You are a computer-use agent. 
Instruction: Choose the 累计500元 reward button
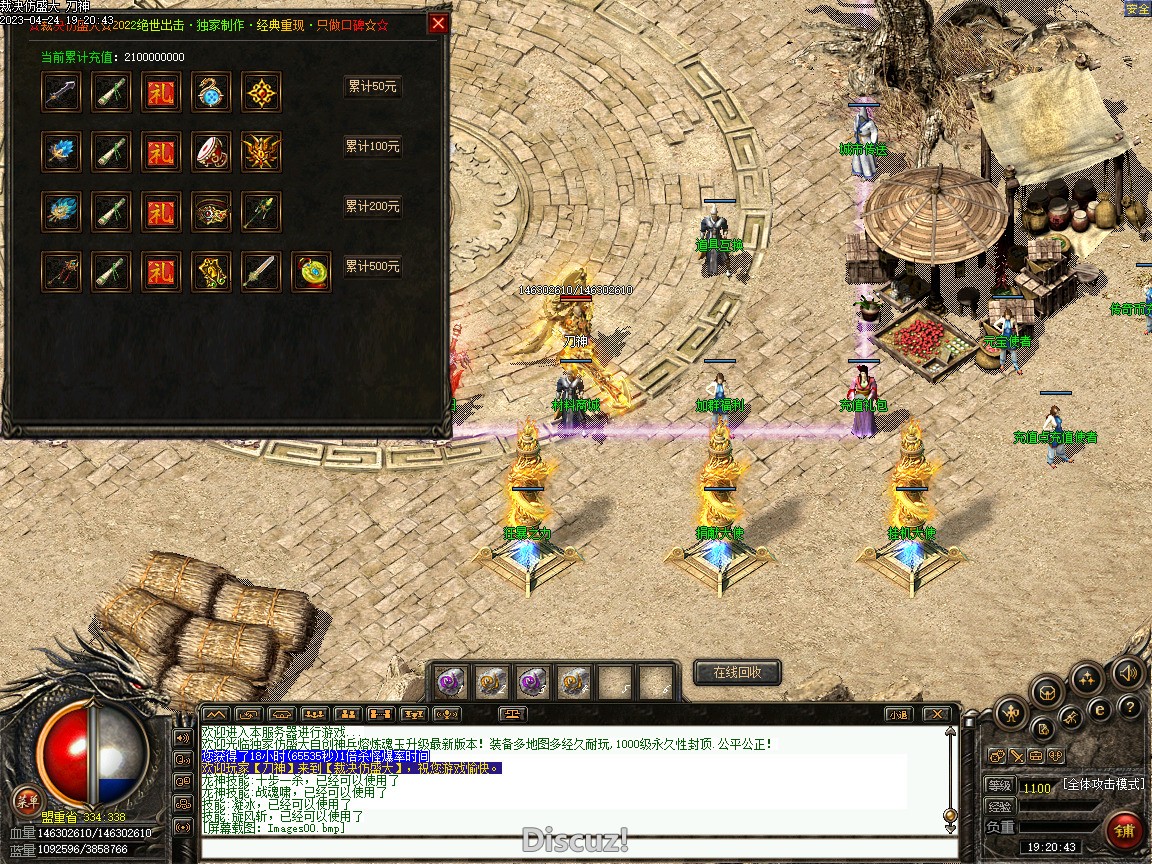pyautogui.click(x=372, y=267)
